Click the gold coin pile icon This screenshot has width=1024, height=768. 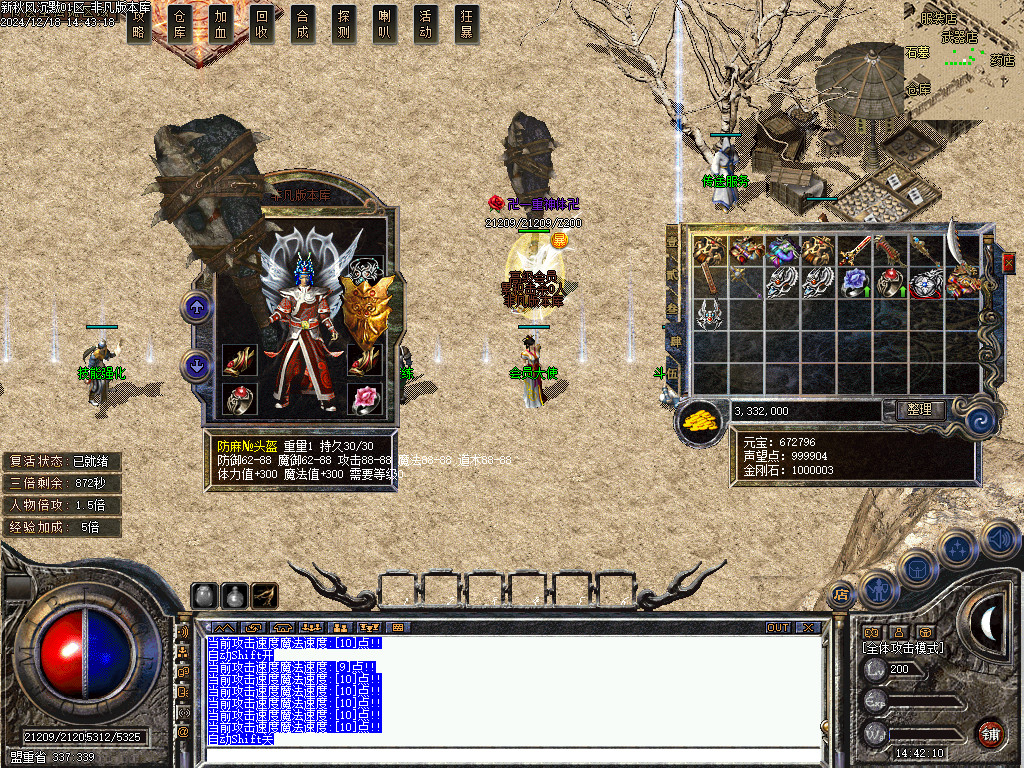pos(701,419)
